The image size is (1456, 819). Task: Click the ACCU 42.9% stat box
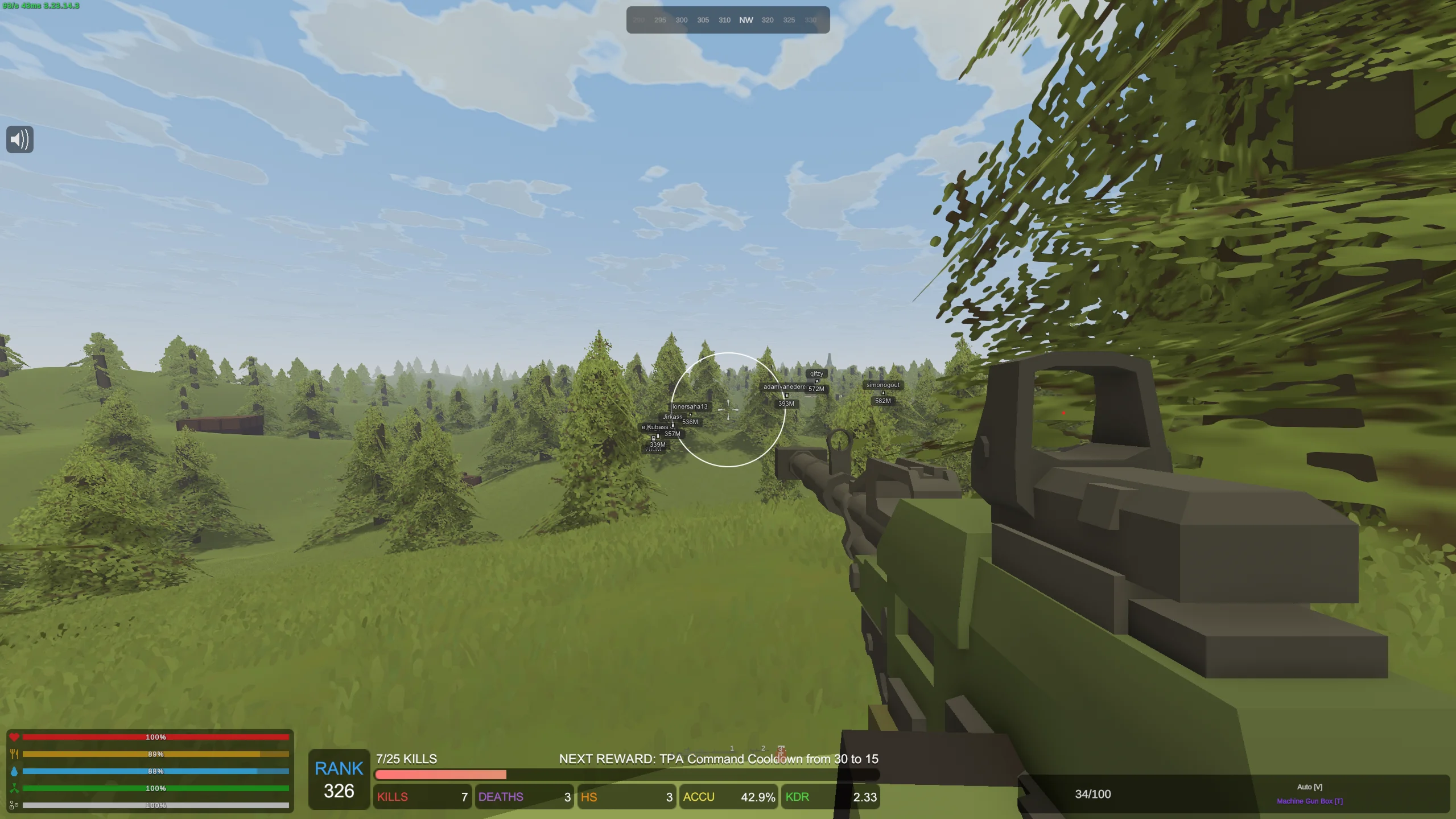(728, 797)
